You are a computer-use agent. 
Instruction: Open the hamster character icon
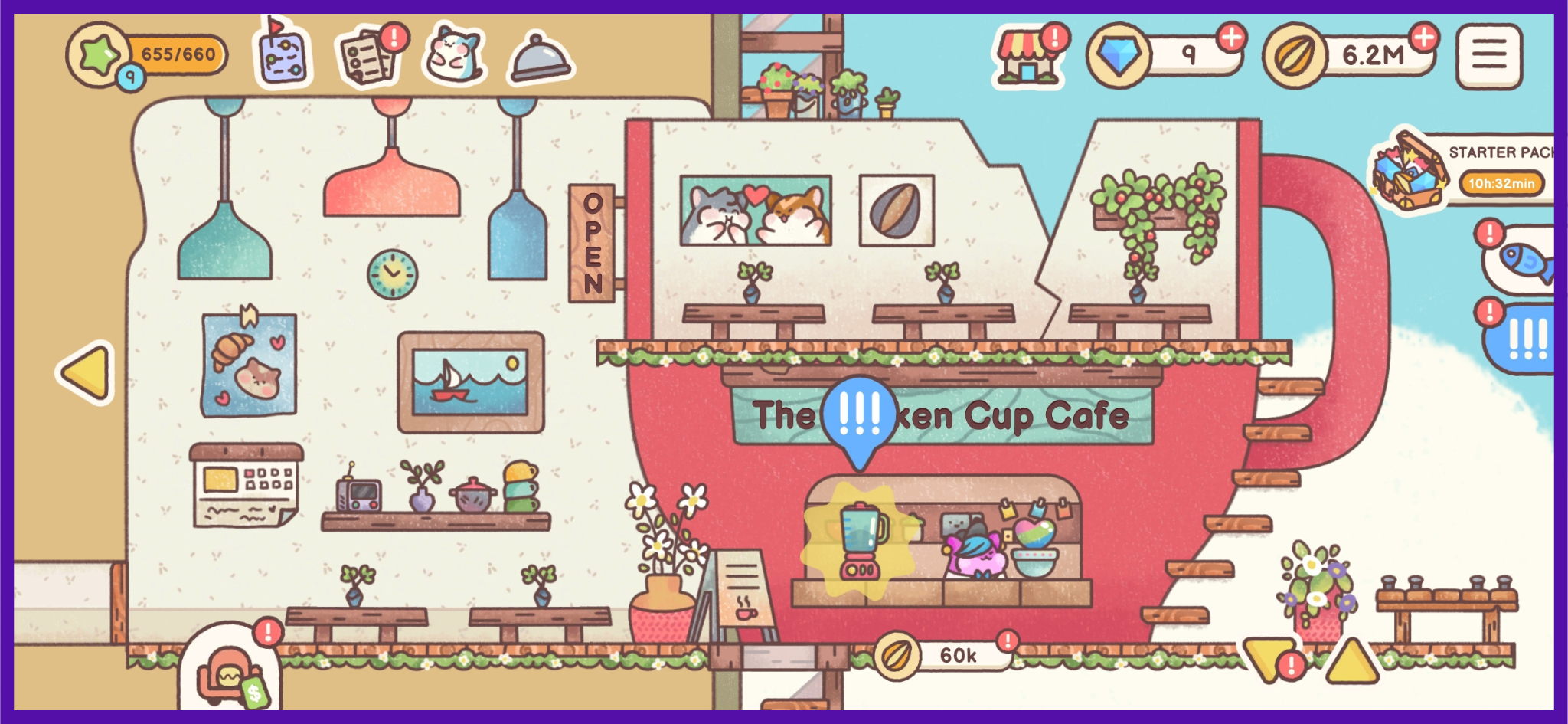tap(454, 54)
